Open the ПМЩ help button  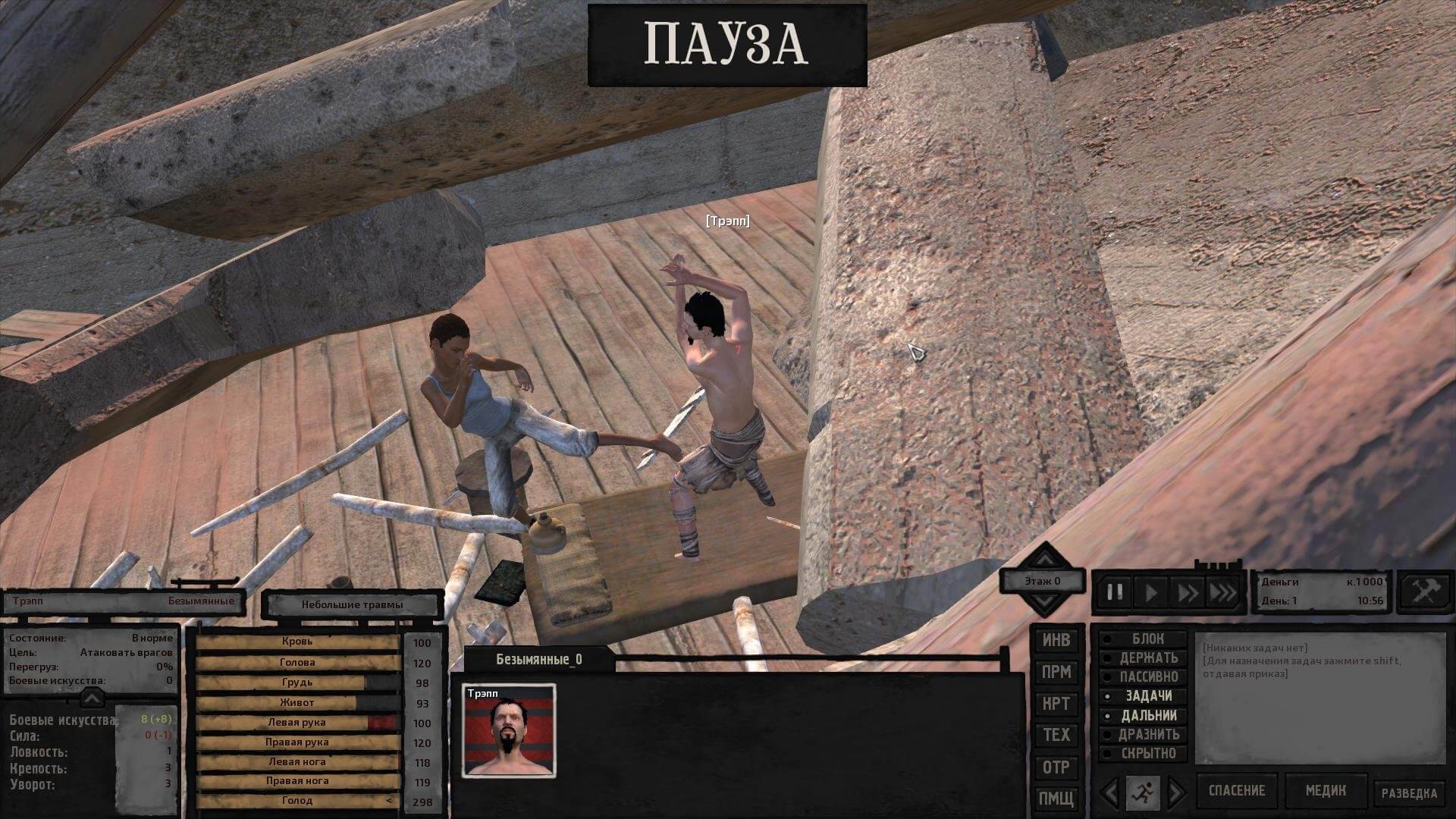point(1056,798)
